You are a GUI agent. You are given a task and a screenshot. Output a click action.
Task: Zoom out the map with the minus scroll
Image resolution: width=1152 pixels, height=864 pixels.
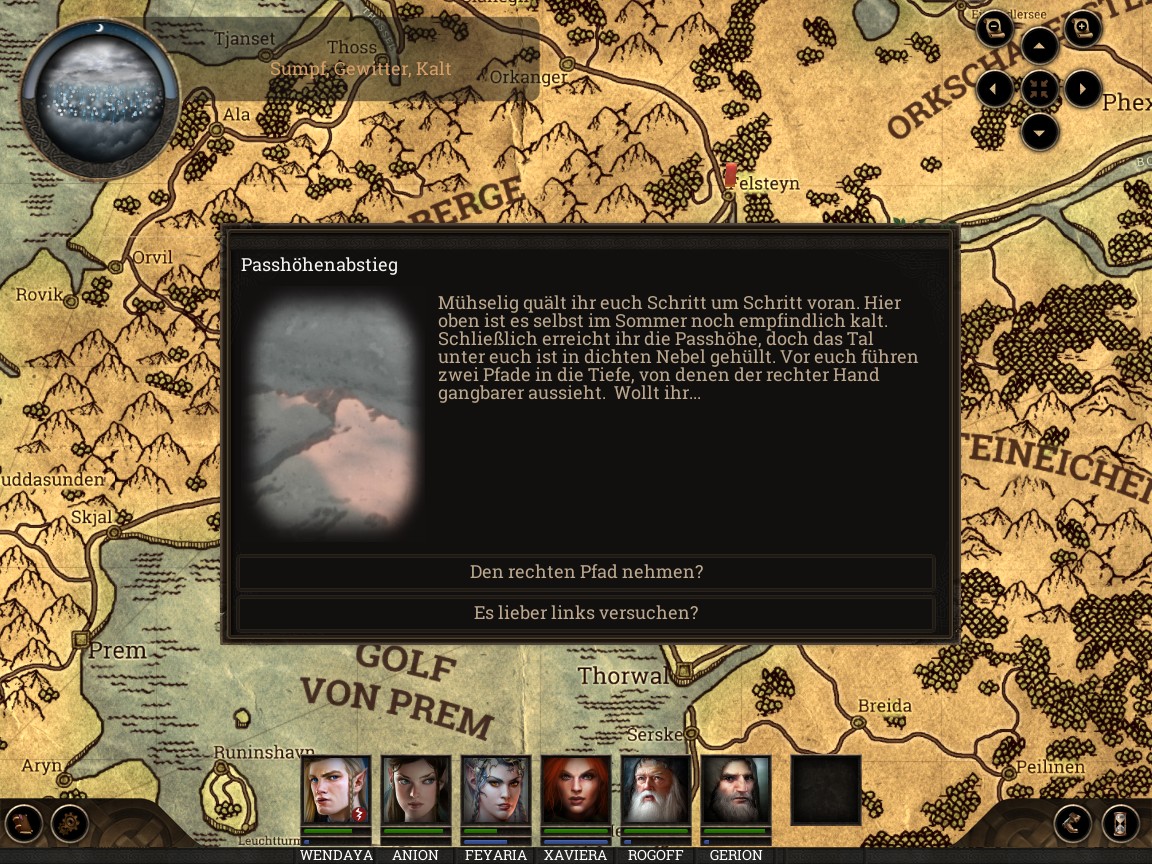coord(995,29)
